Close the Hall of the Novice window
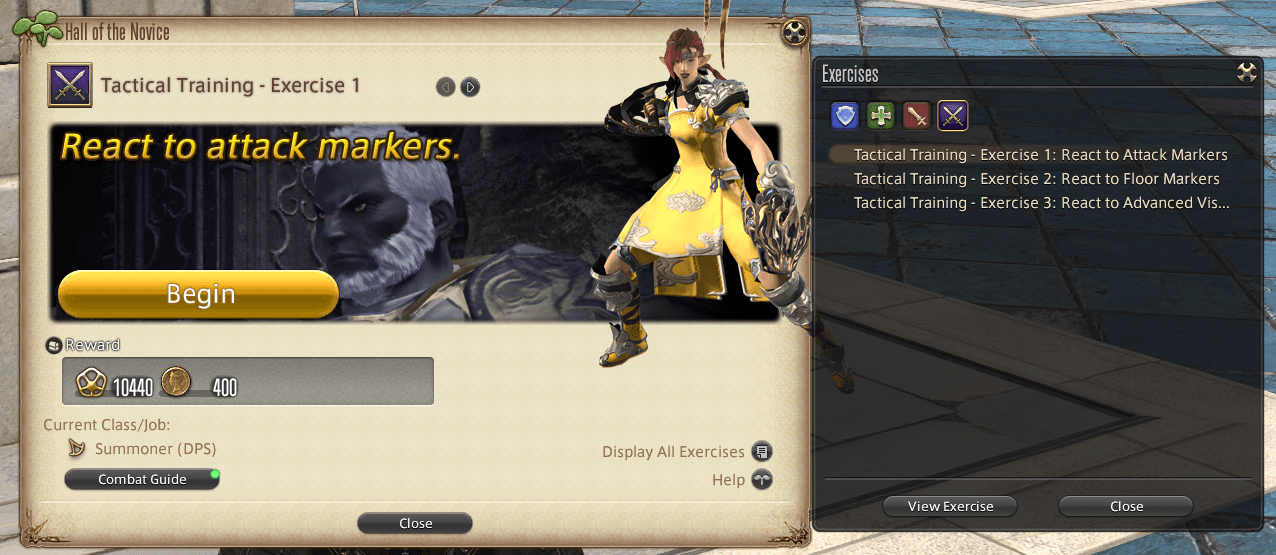The image size is (1276, 555). pyautogui.click(x=415, y=523)
